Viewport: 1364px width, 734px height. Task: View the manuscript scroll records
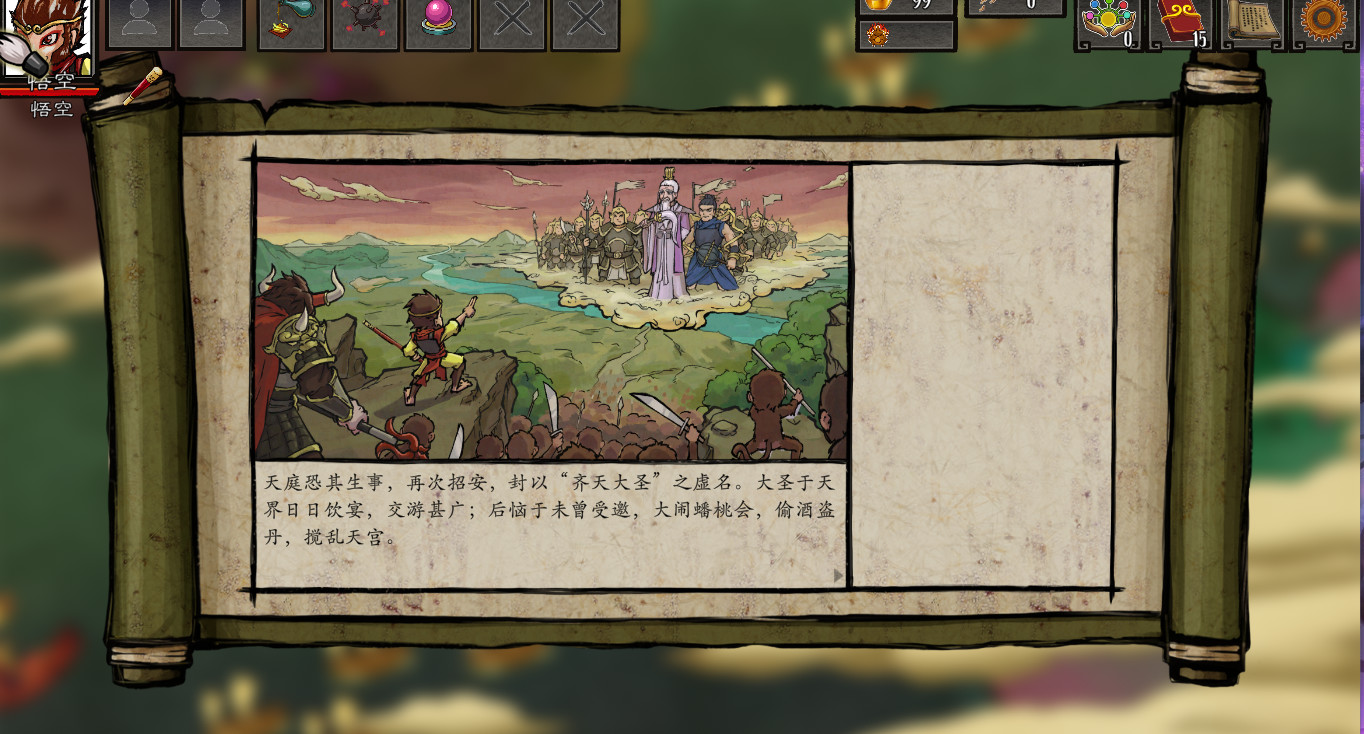[x=1253, y=20]
